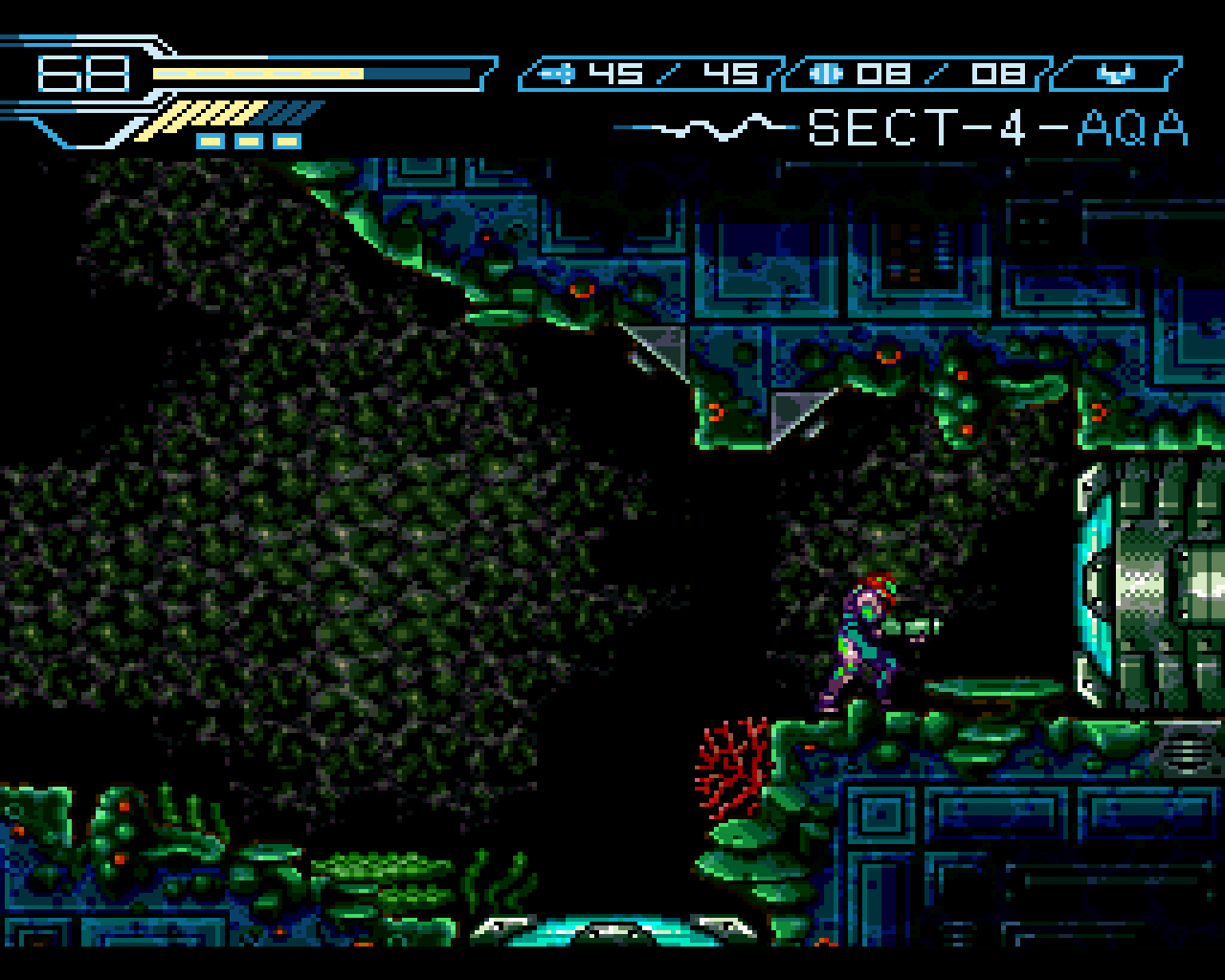Click the 45/45 missile counter text
This screenshot has height=980, width=1225.
click(670, 72)
